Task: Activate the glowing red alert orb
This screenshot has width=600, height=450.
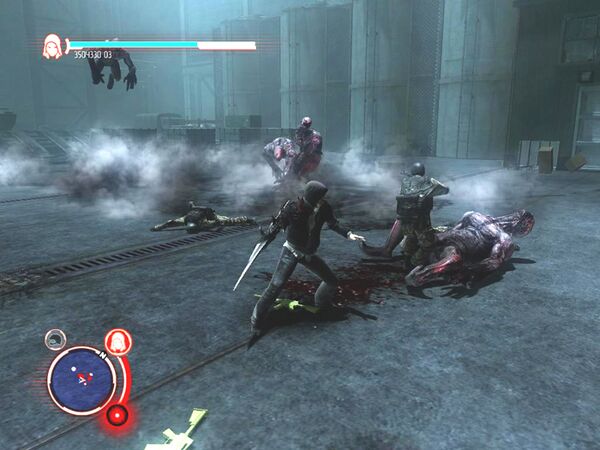Action: click(x=118, y=414)
